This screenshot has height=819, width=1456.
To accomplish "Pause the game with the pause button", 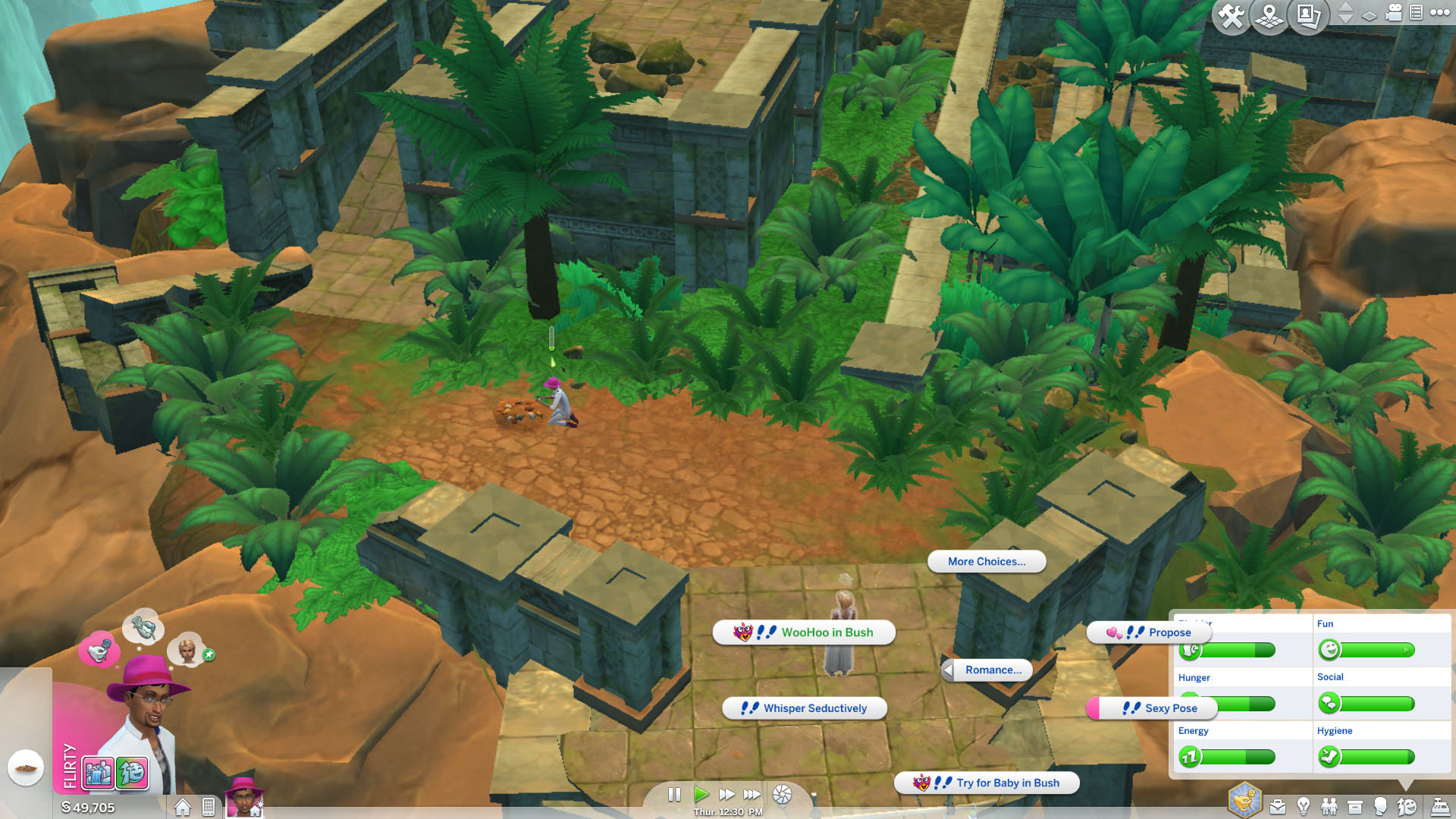I will coord(675,795).
